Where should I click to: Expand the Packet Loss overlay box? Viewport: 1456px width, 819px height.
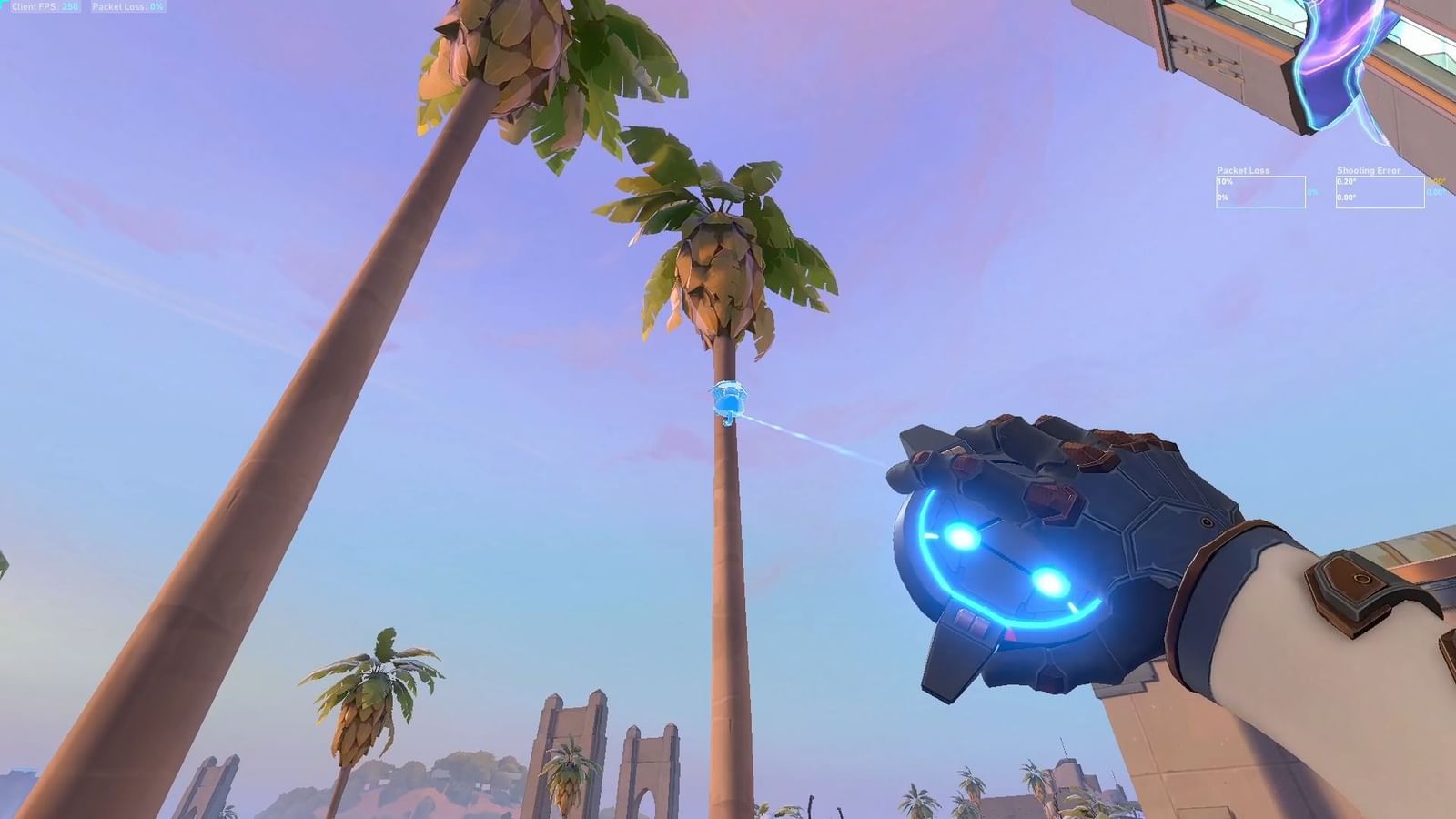click(x=1261, y=191)
